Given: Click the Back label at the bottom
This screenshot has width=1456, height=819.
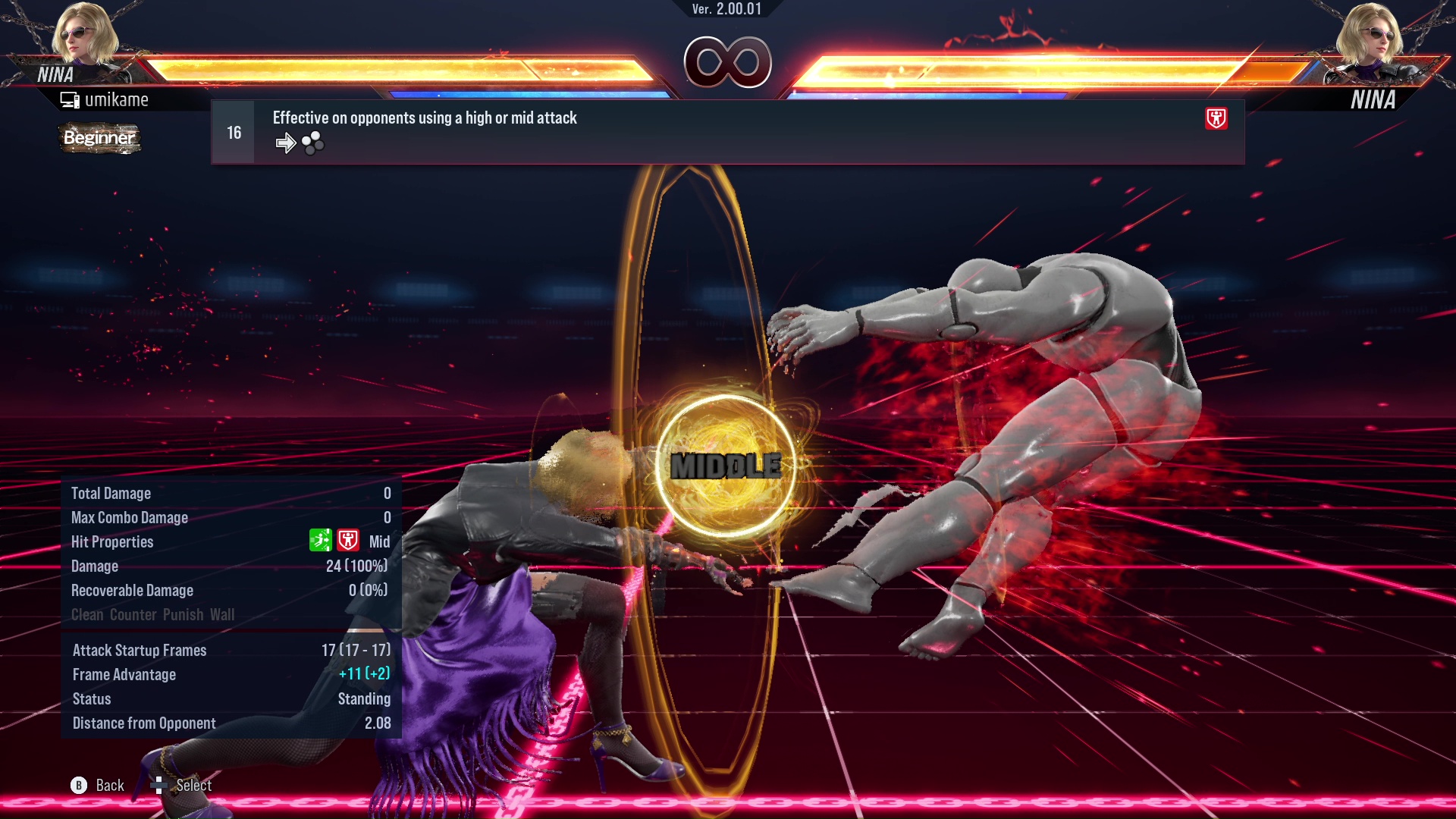Looking at the screenshot, I should (x=108, y=786).
